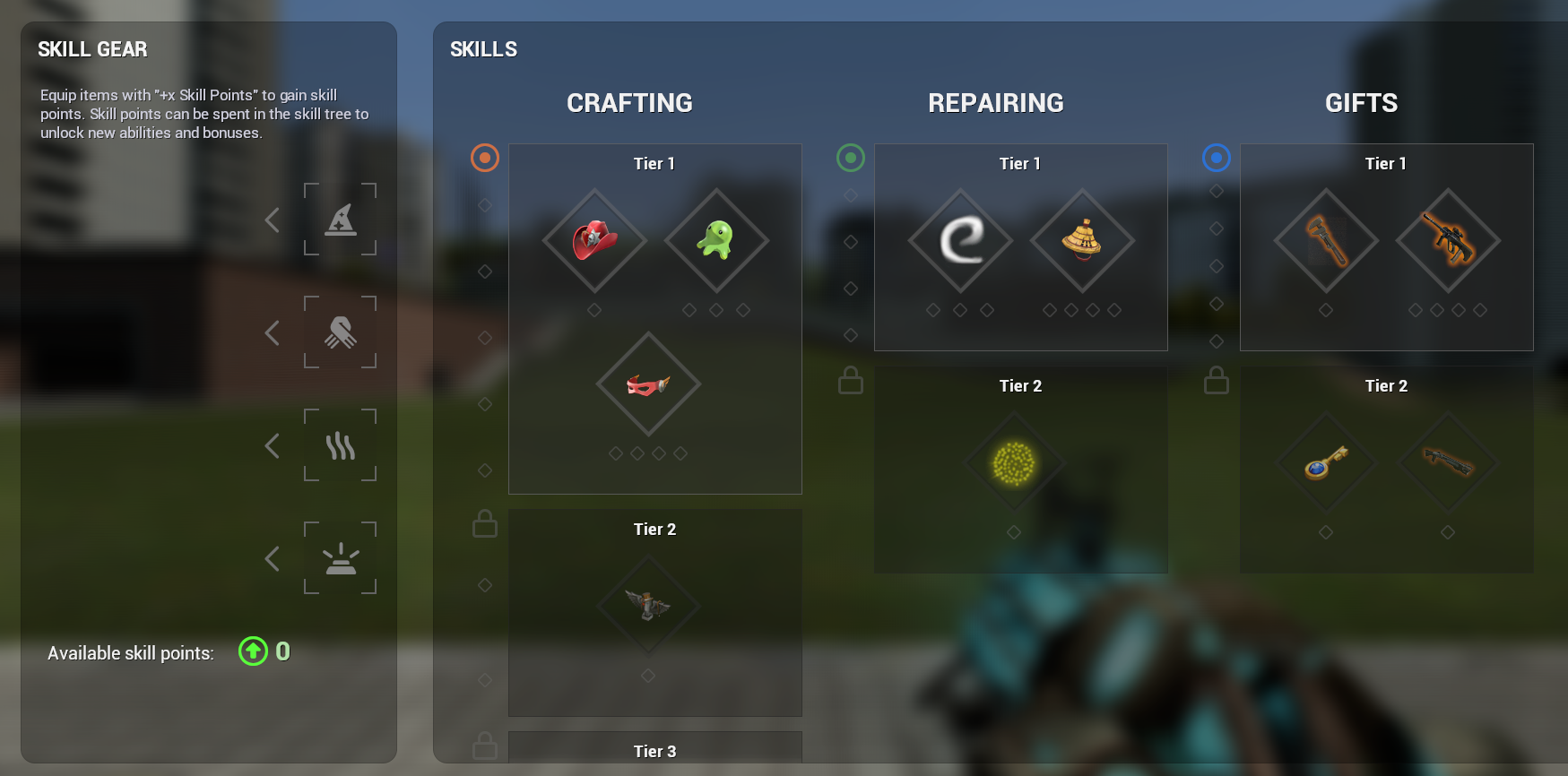Image resolution: width=1568 pixels, height=776 pixels.
Task: Click the assault rifle skill node under Gifts
Action: [1447, 242]
